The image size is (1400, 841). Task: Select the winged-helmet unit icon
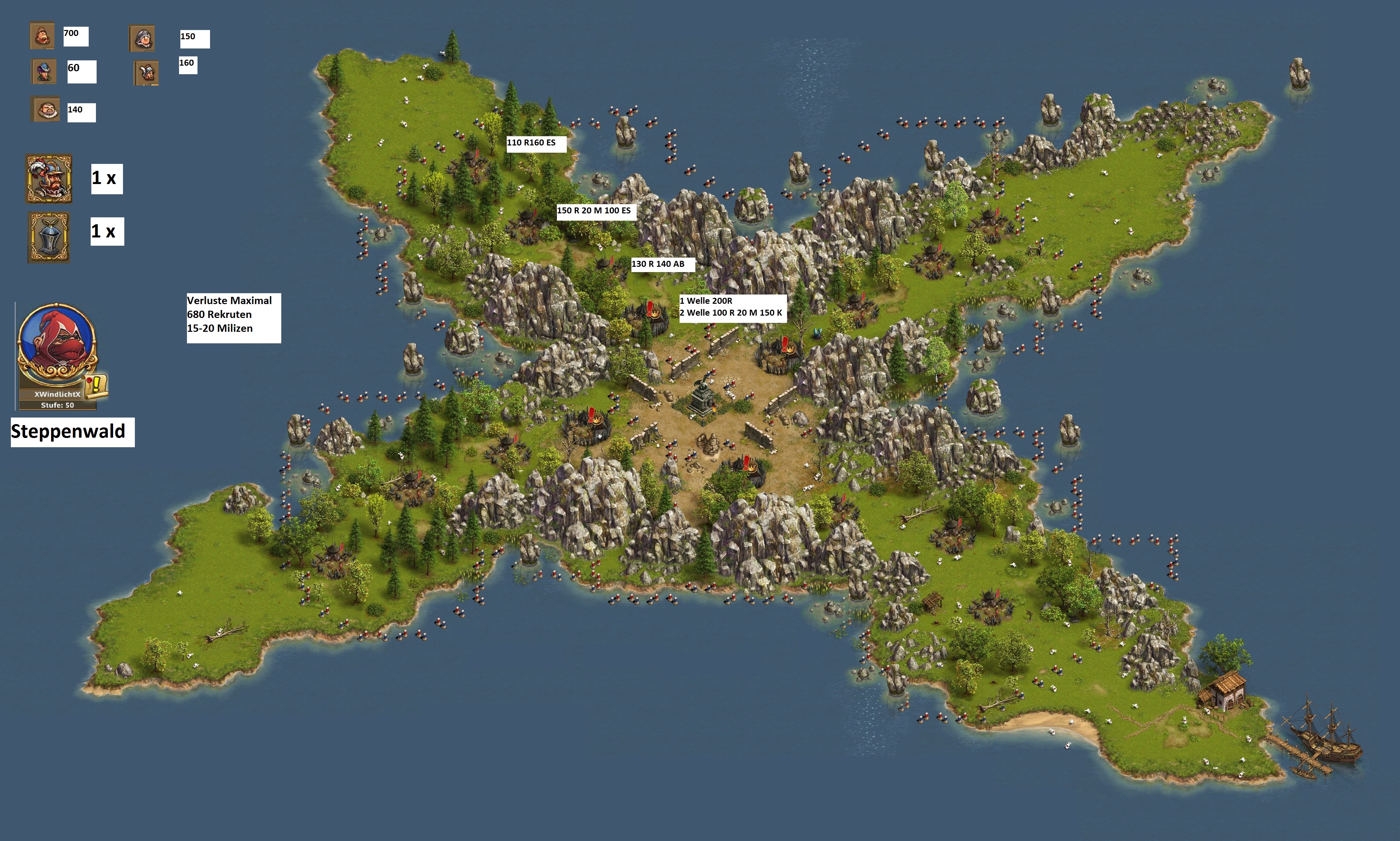(x=147, y=73)
